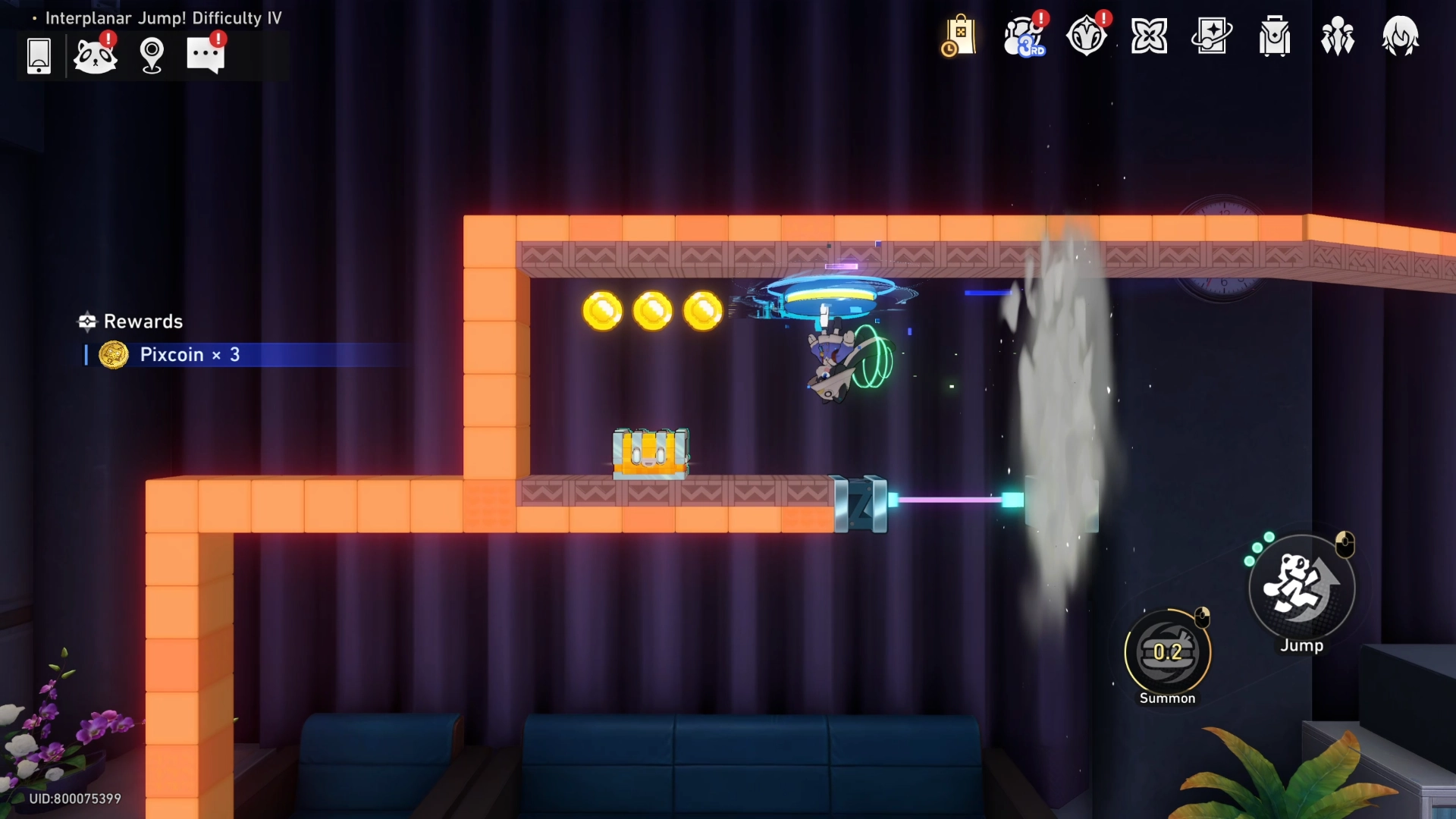
Task: Tap the Jump button
Action: (1301, 588)
